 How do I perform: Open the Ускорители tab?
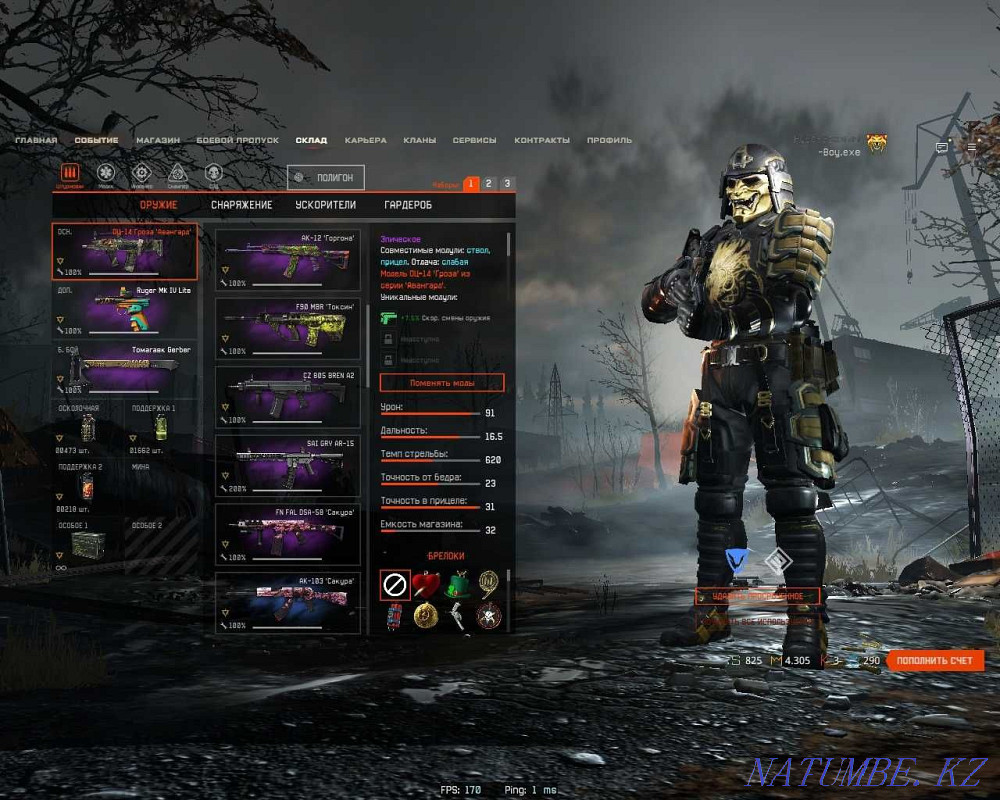coord(325,205)
